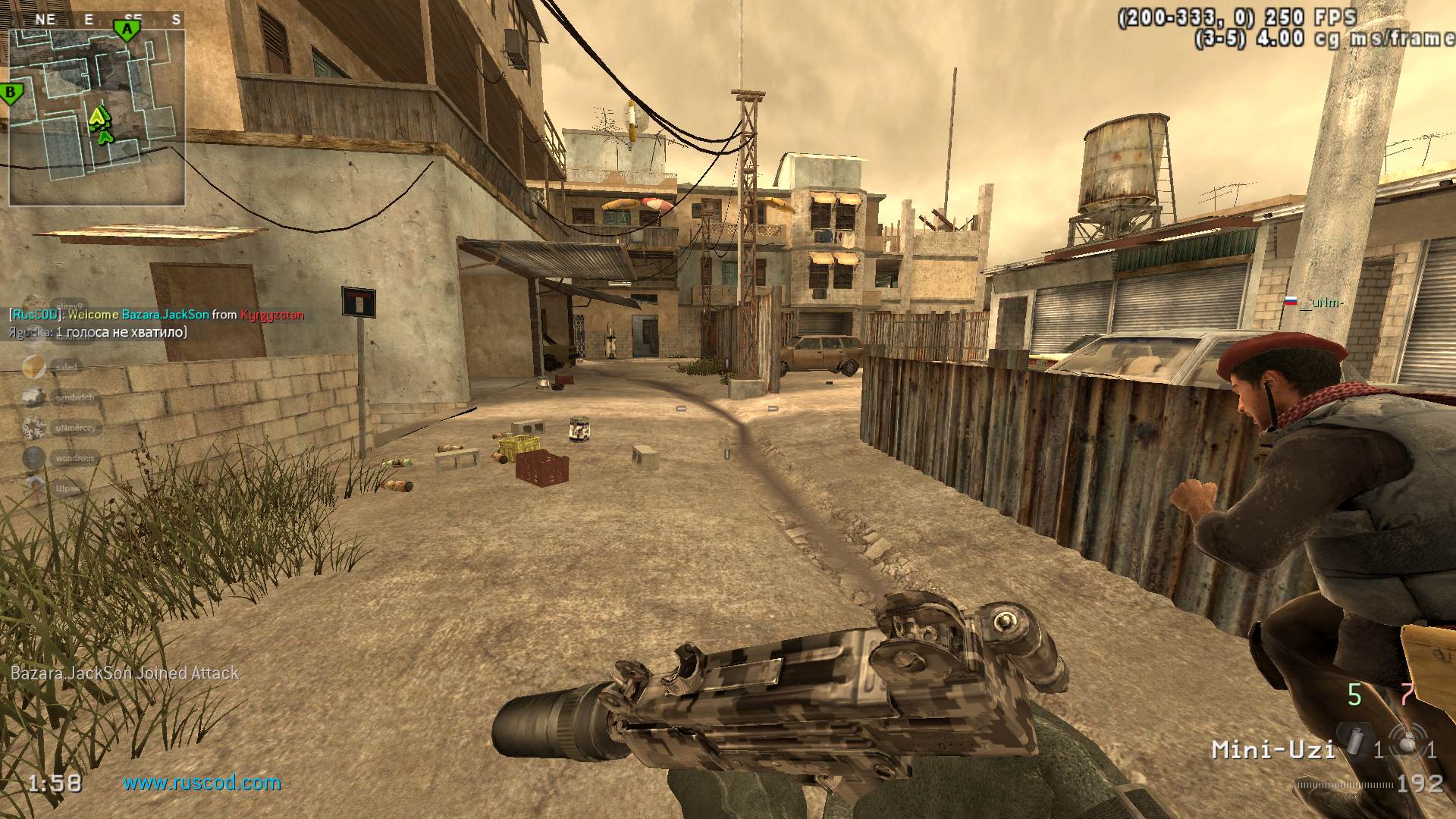
Task: Pick player wondrous in the player list
Action: tap(74, 458)
